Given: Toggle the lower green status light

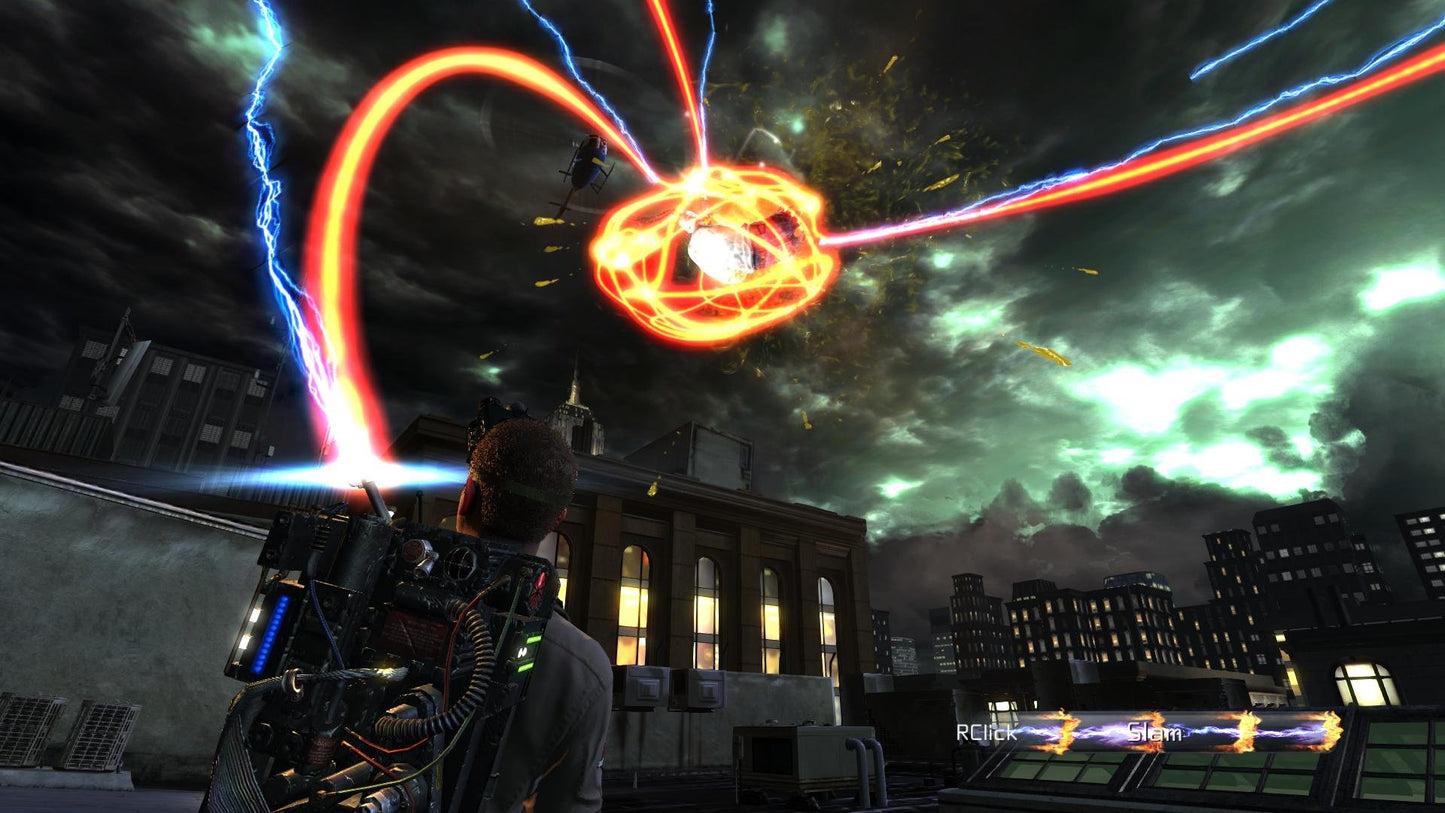Looking at the screenshot, I should (x=526, y=668).
